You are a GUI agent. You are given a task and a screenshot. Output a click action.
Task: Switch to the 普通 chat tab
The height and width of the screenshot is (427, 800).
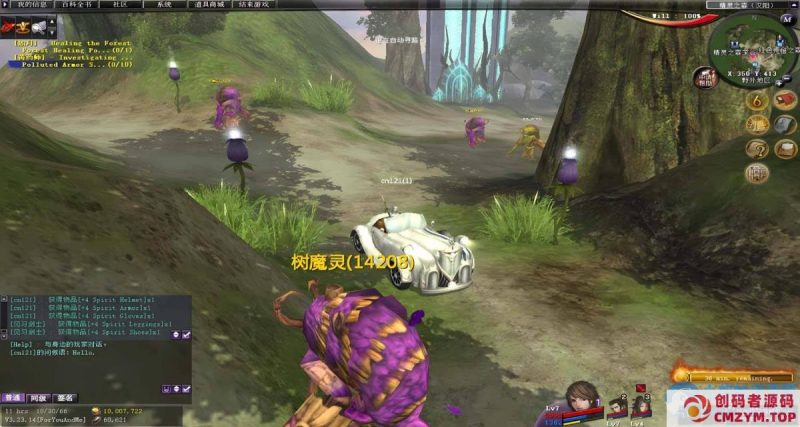tap(12, 398)
